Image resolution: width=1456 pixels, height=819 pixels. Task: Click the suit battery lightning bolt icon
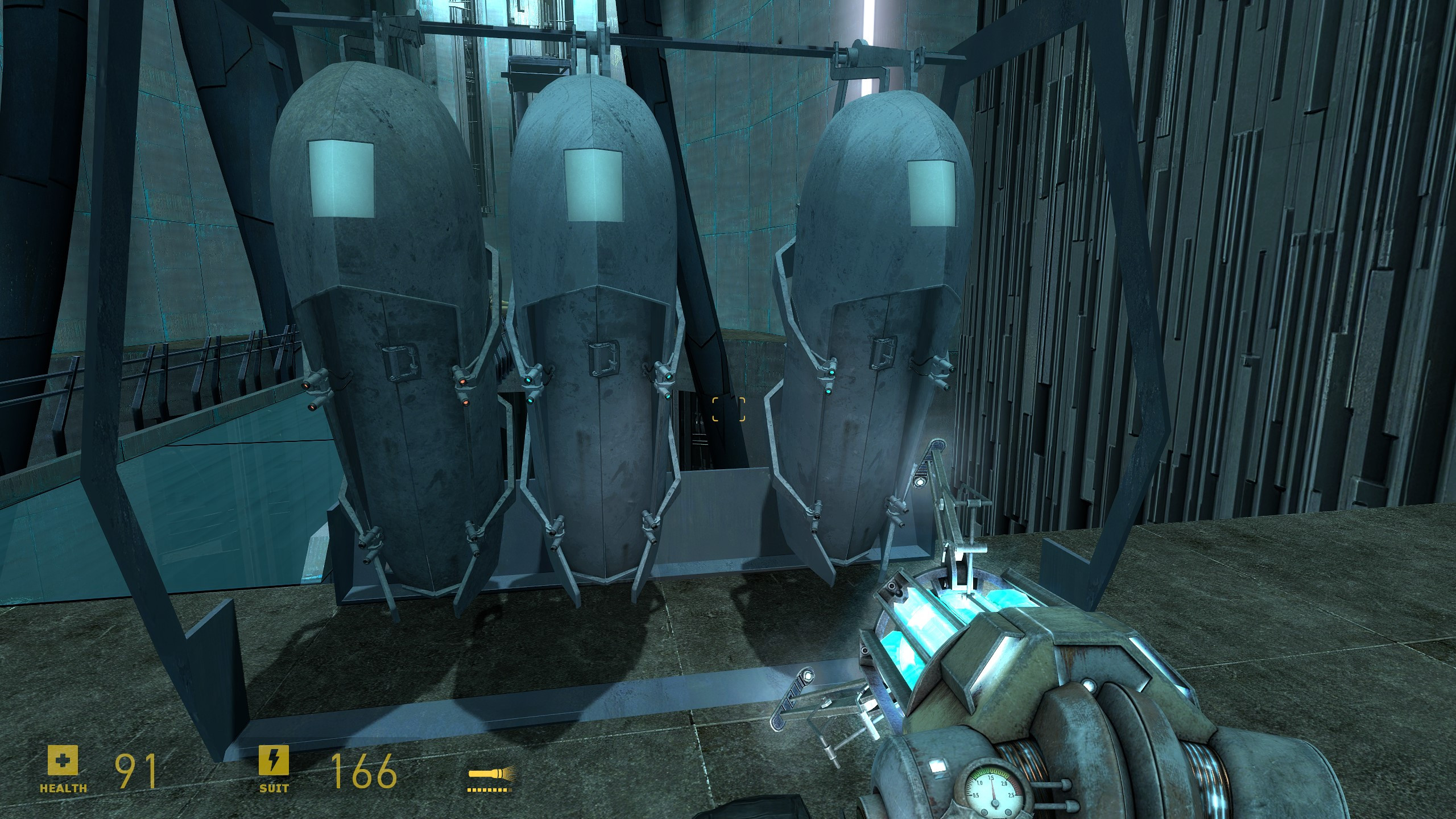pyautogui.click(x=273, y=761)
